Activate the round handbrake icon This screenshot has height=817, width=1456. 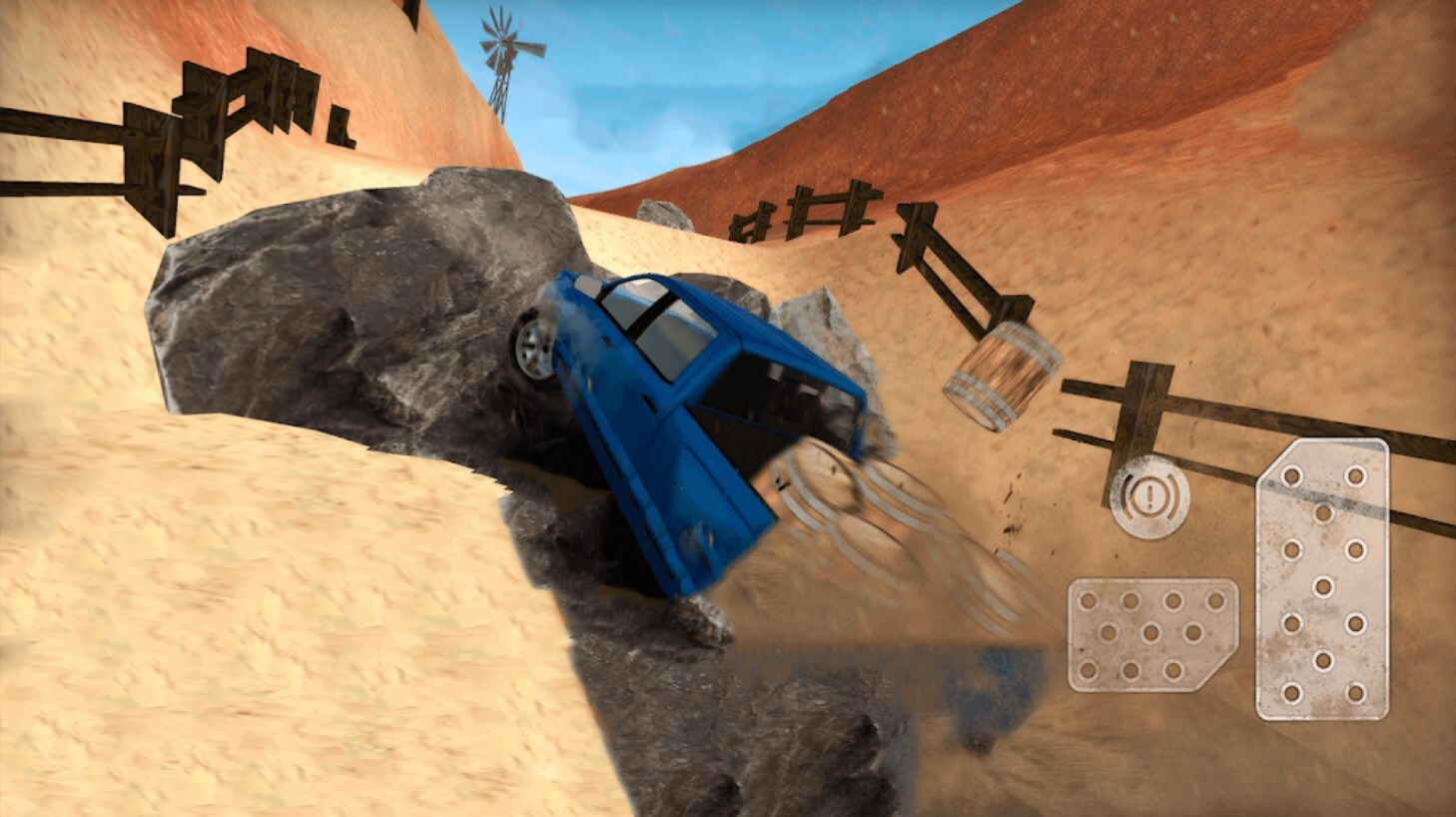1149,496
